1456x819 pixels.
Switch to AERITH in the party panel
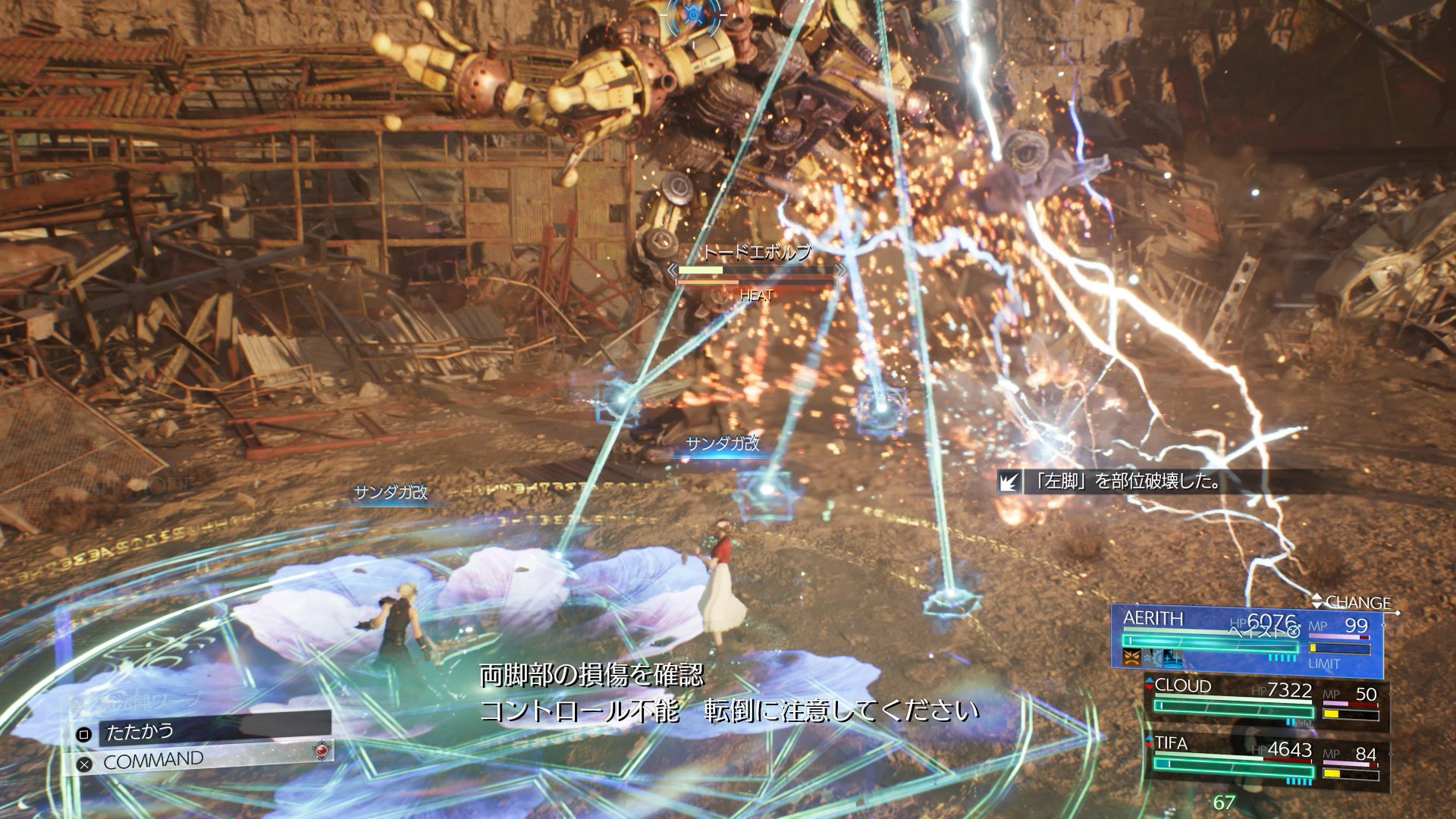pos(1153,619)
